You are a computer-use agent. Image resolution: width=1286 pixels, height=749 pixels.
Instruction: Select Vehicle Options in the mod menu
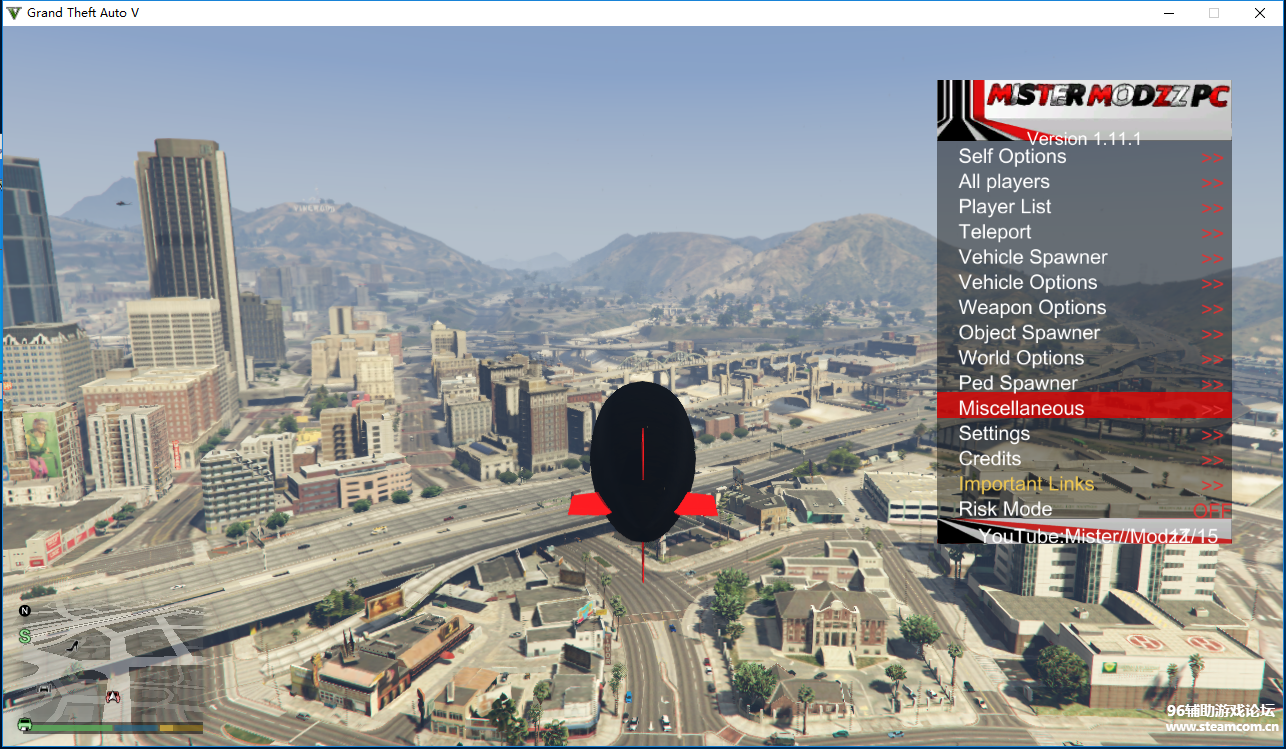point(1028,283)
